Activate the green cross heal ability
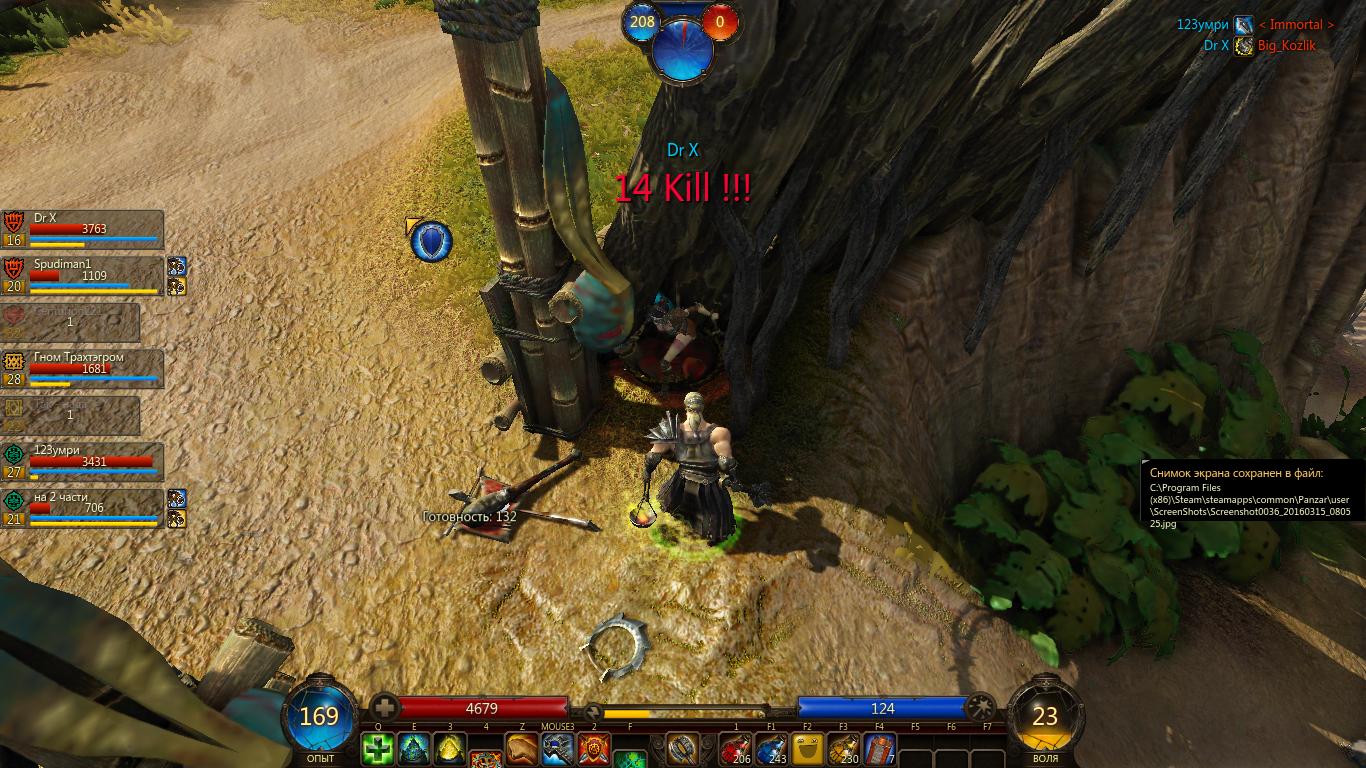The width and height of the screenshot is (1366, 768). (x=378, y=749)
